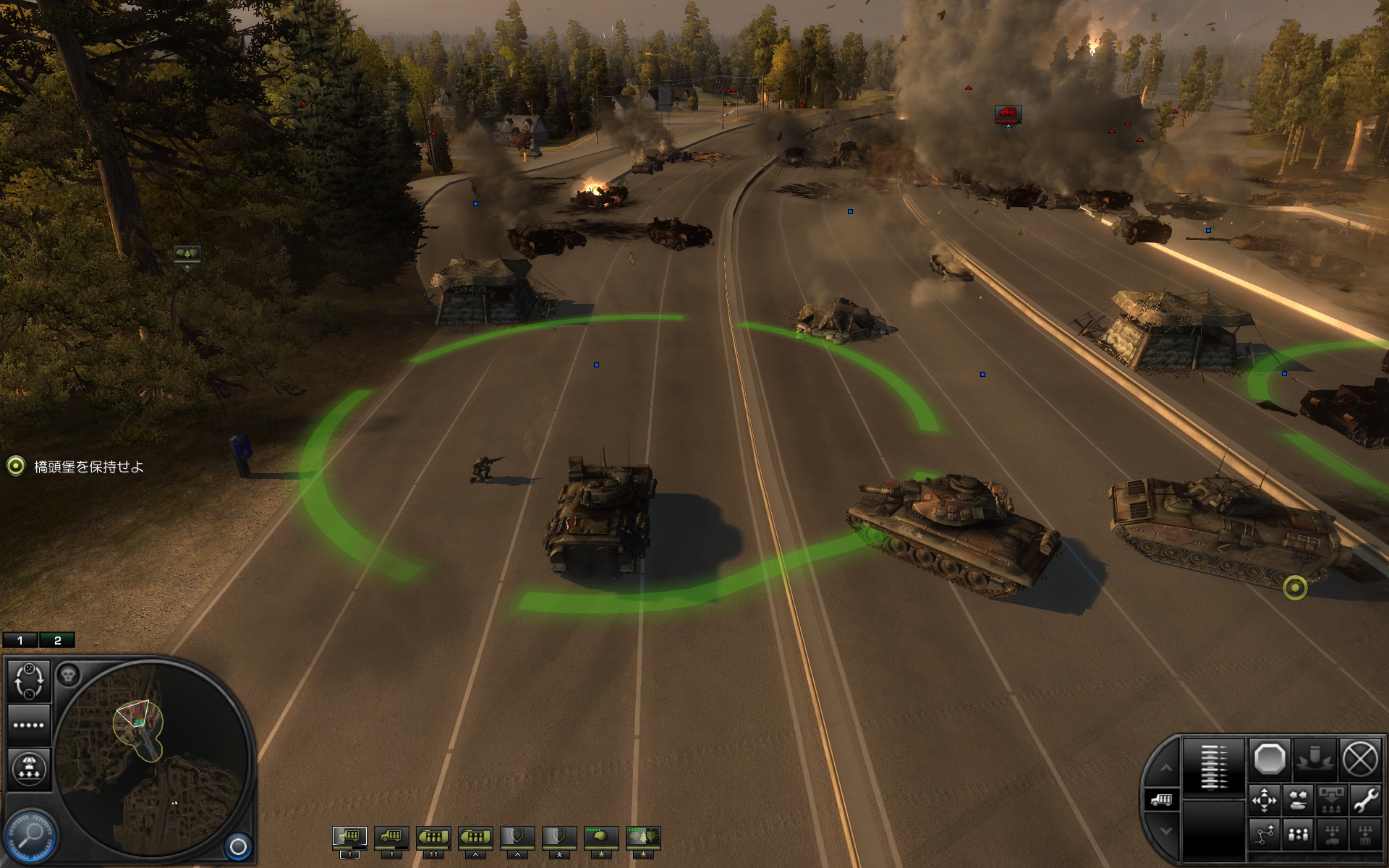The height and width of the screenshot is (868, 1389).
Task: Select control group 1 tab
Action: click(x=20, y=640)
